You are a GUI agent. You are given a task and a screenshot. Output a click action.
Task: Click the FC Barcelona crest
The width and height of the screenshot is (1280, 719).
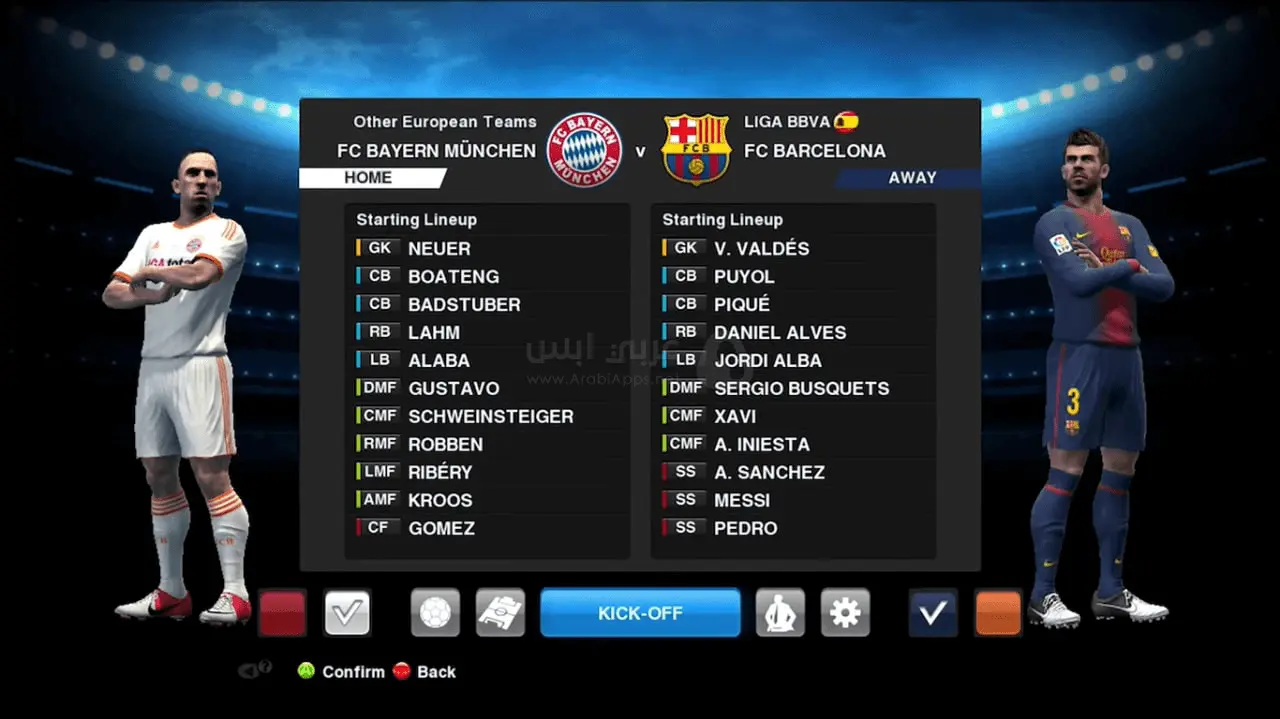click(696, 150)
